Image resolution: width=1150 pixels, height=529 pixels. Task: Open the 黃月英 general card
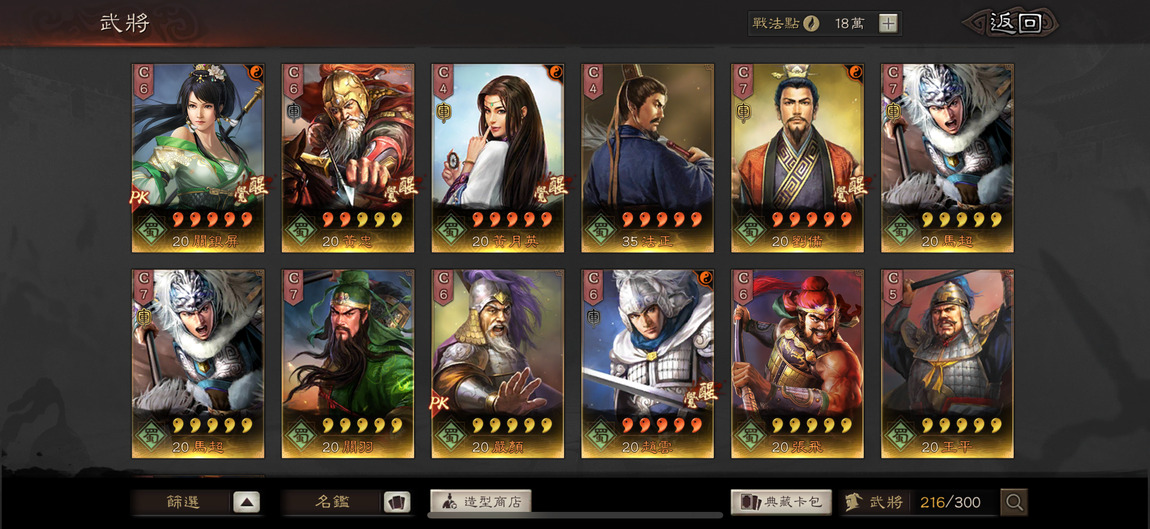498,157
